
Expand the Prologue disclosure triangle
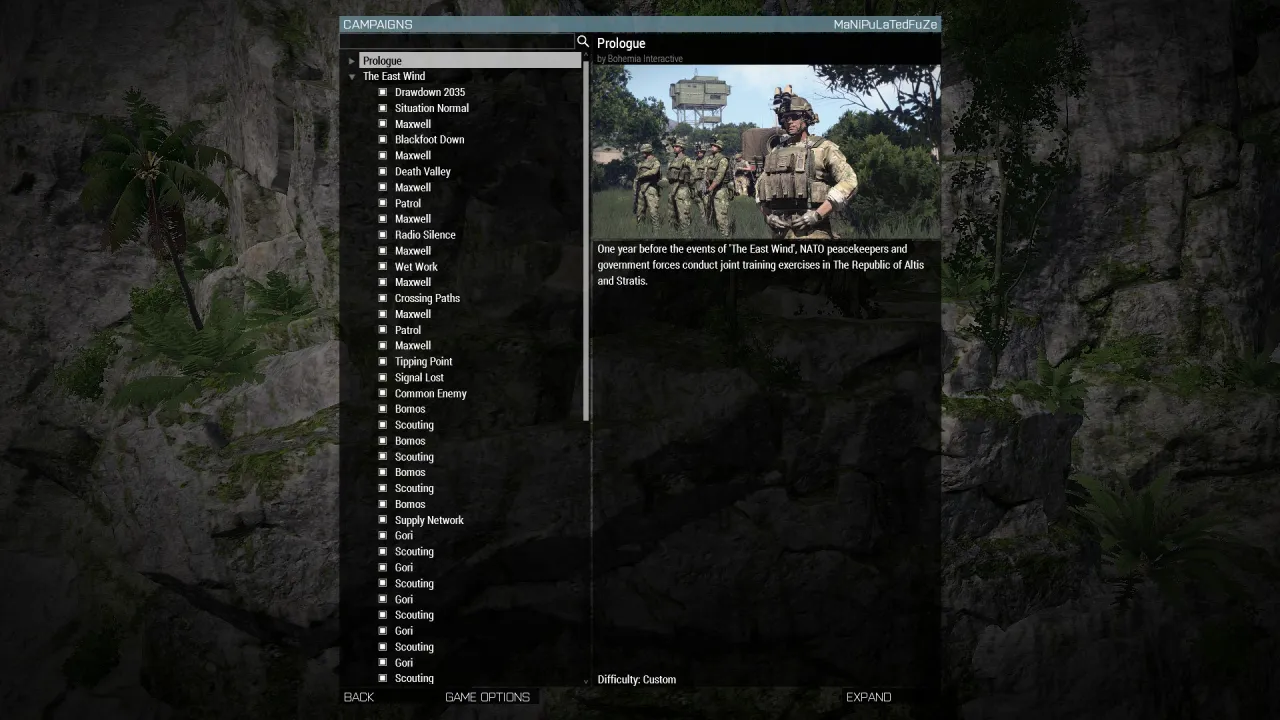pyautogui.click(x=352, y=60)
